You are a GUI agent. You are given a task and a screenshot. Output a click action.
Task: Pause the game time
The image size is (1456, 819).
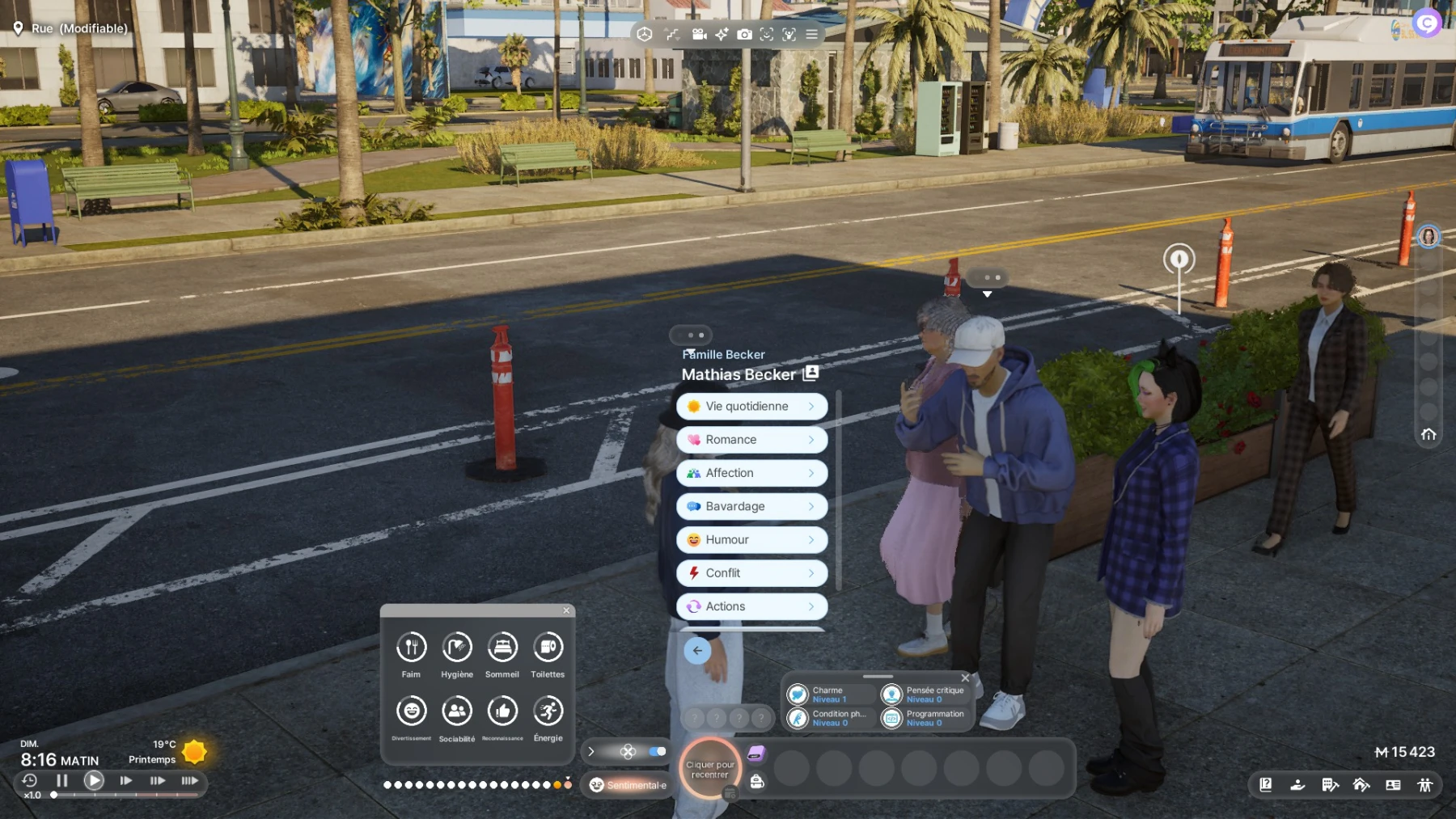click(62, 781)
